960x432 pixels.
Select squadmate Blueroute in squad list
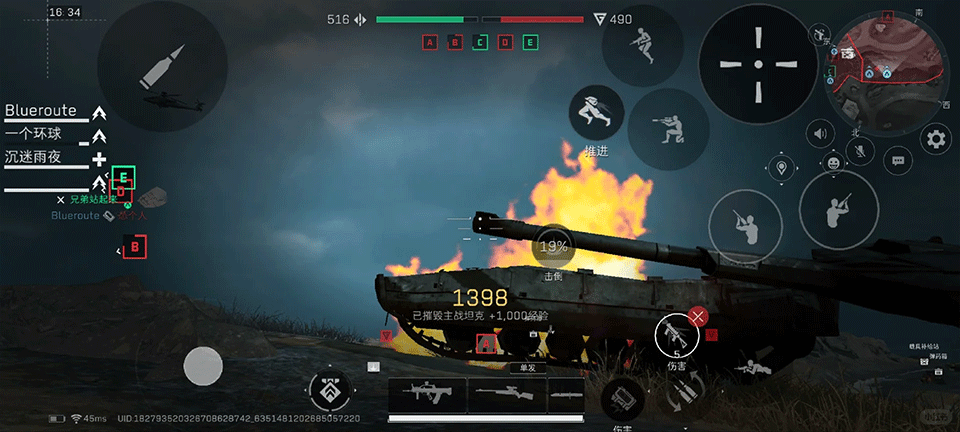[x=41, y=111]
